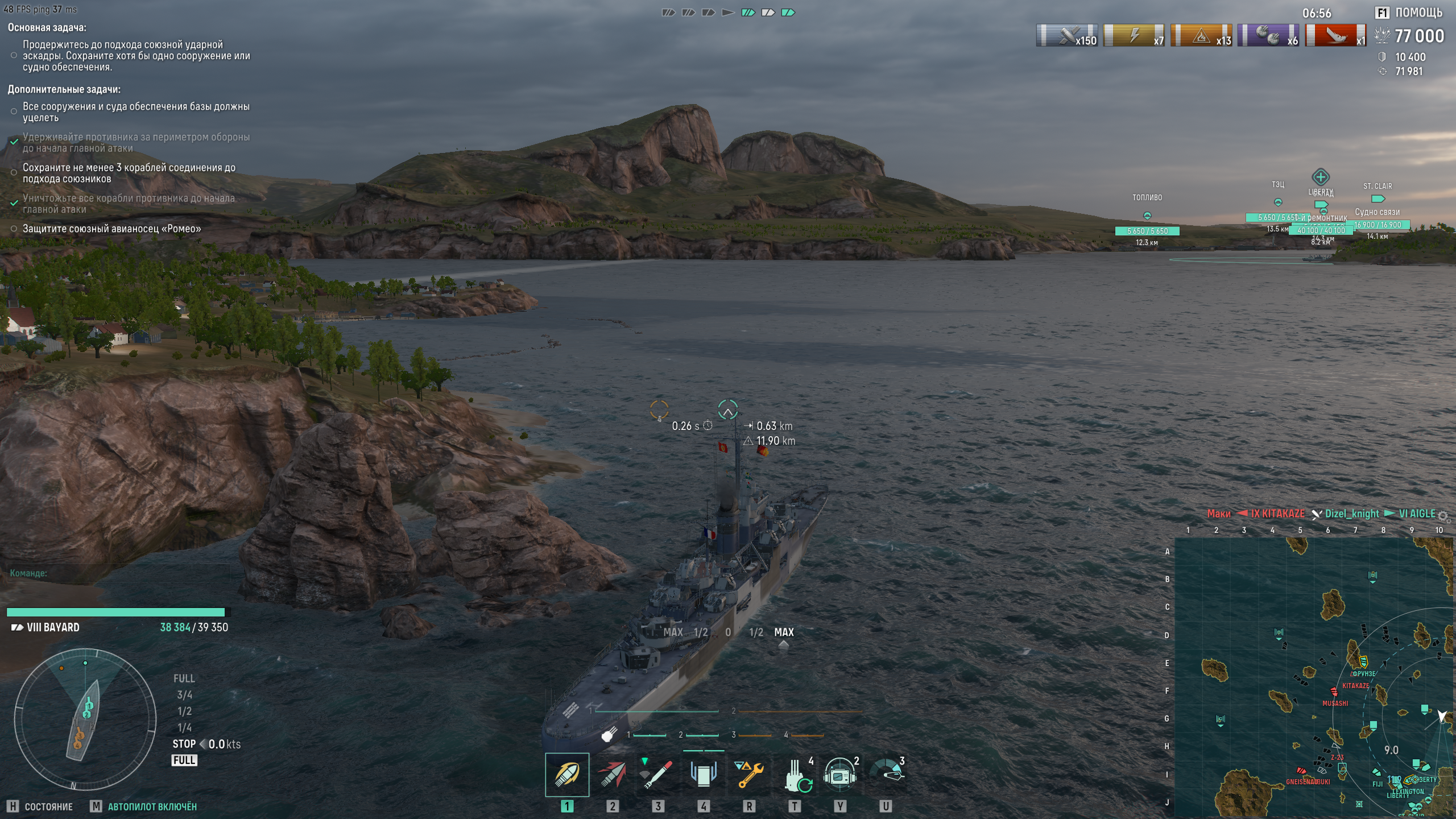
Task: Select the slot 4 depth charge armament
Action: click(703, 775)
